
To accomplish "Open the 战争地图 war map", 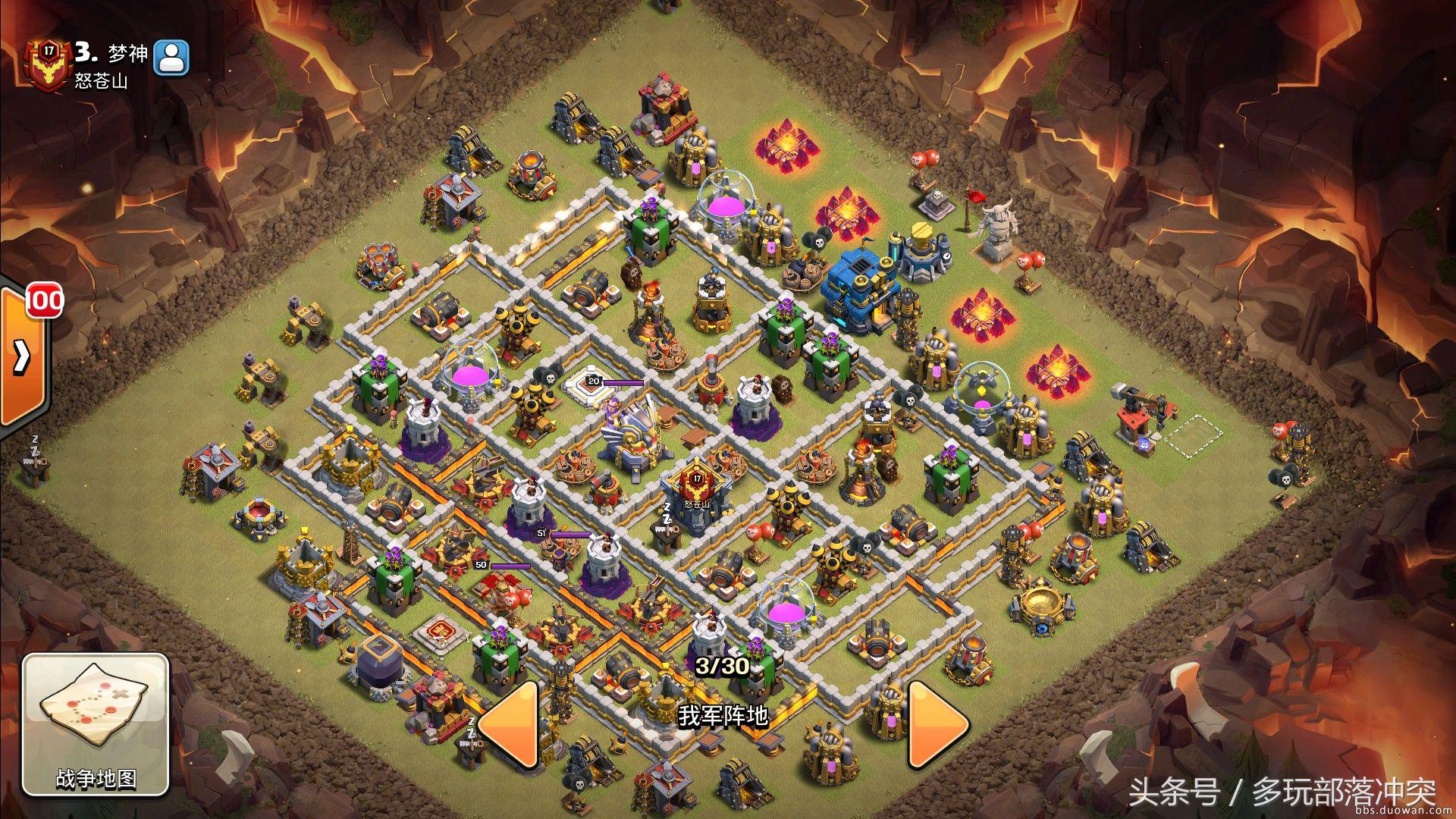I will tap(95, 723).
